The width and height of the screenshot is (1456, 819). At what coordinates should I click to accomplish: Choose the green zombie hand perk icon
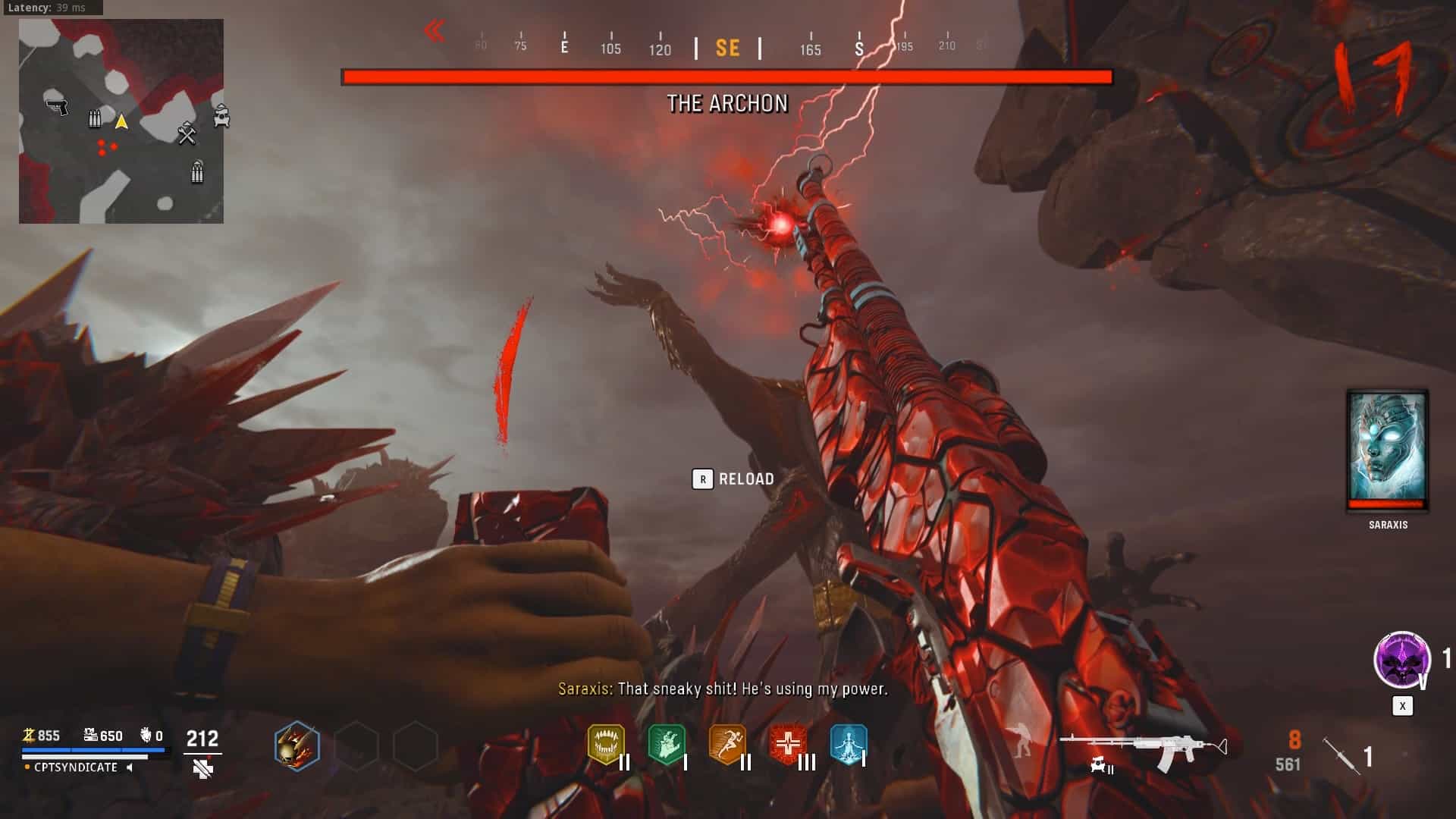click(x=667, y=744)
